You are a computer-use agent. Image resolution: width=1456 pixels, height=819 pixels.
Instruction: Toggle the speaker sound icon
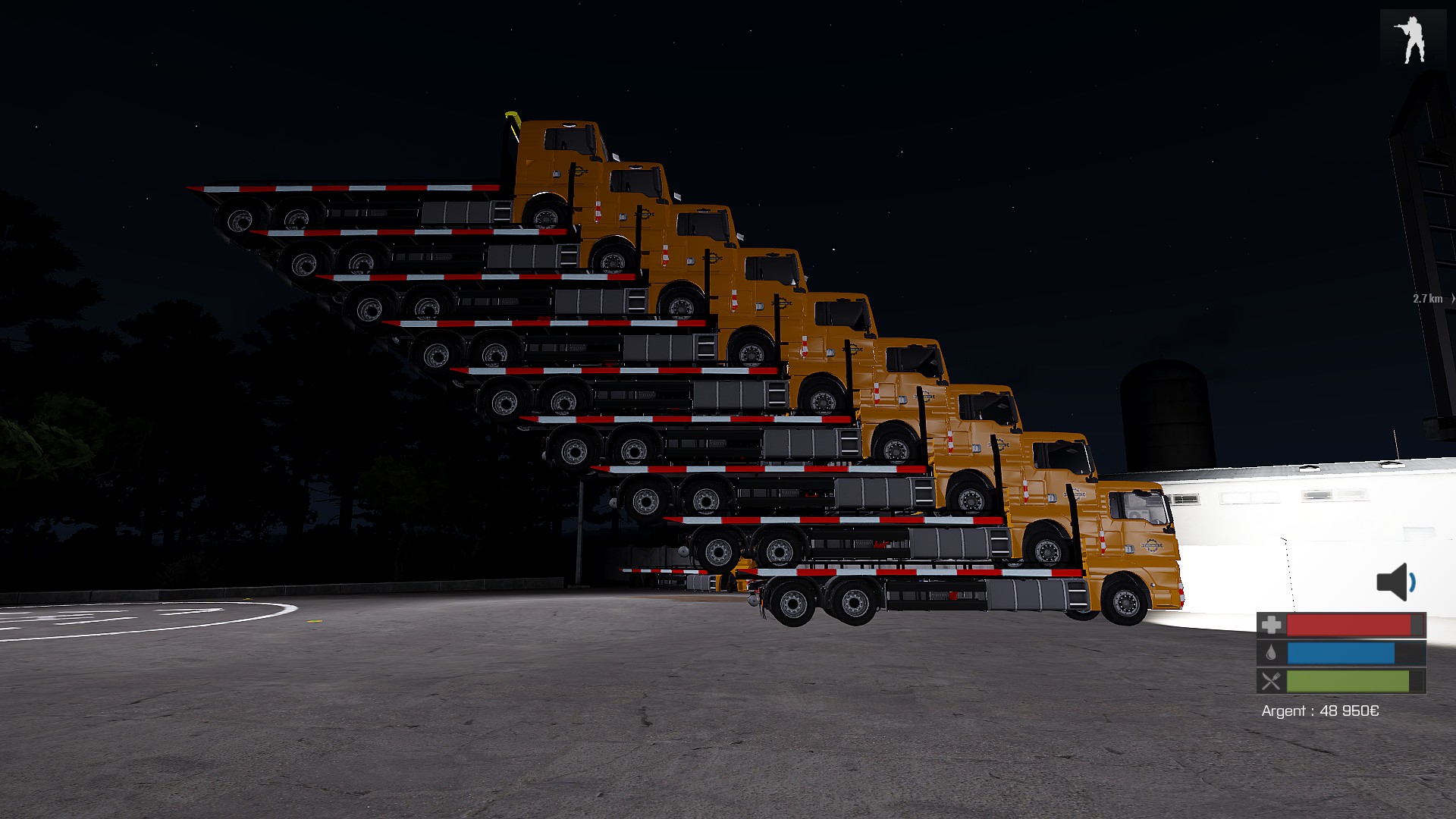point(1395,582)
